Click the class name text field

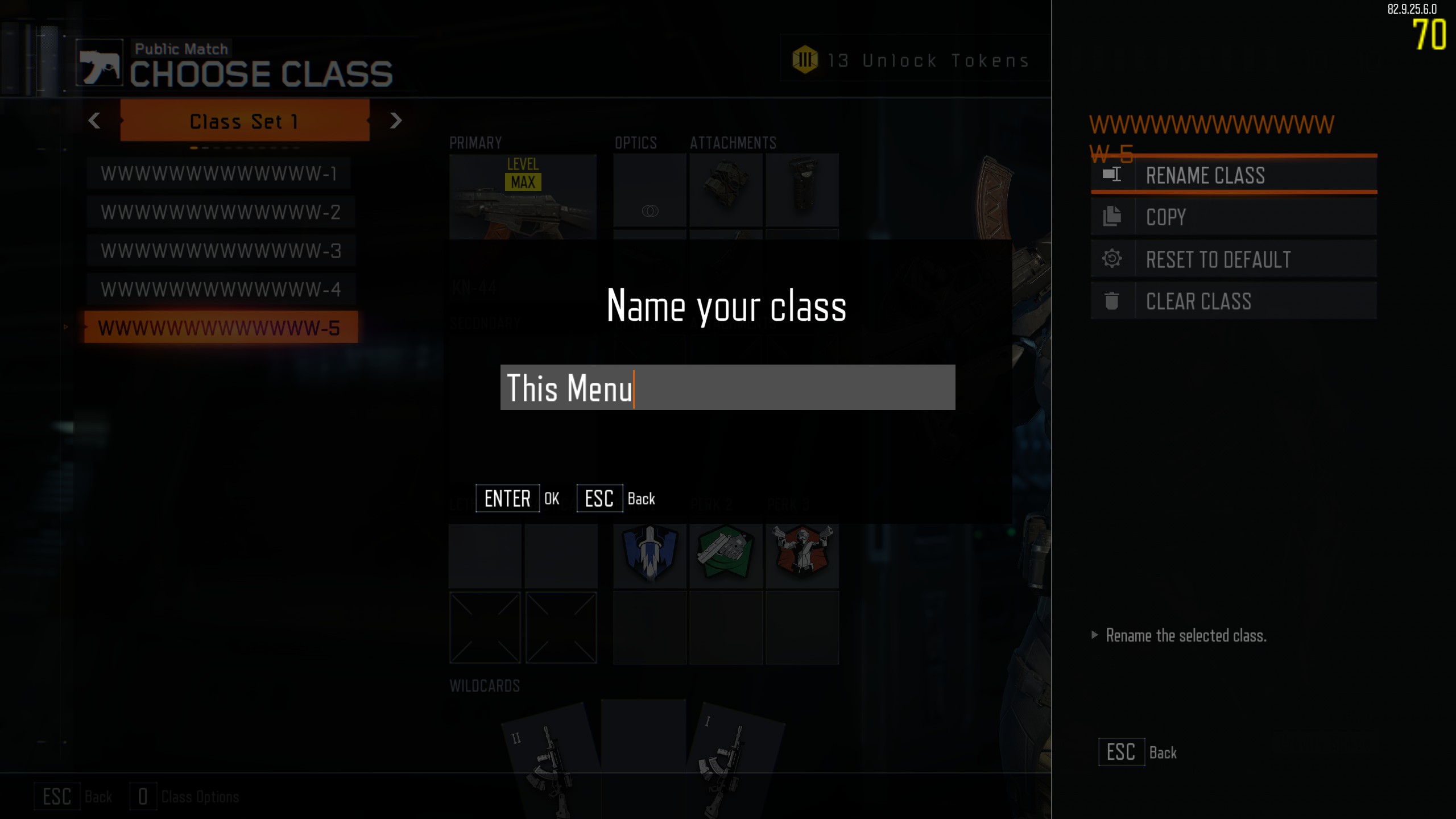tap(727, 387)
